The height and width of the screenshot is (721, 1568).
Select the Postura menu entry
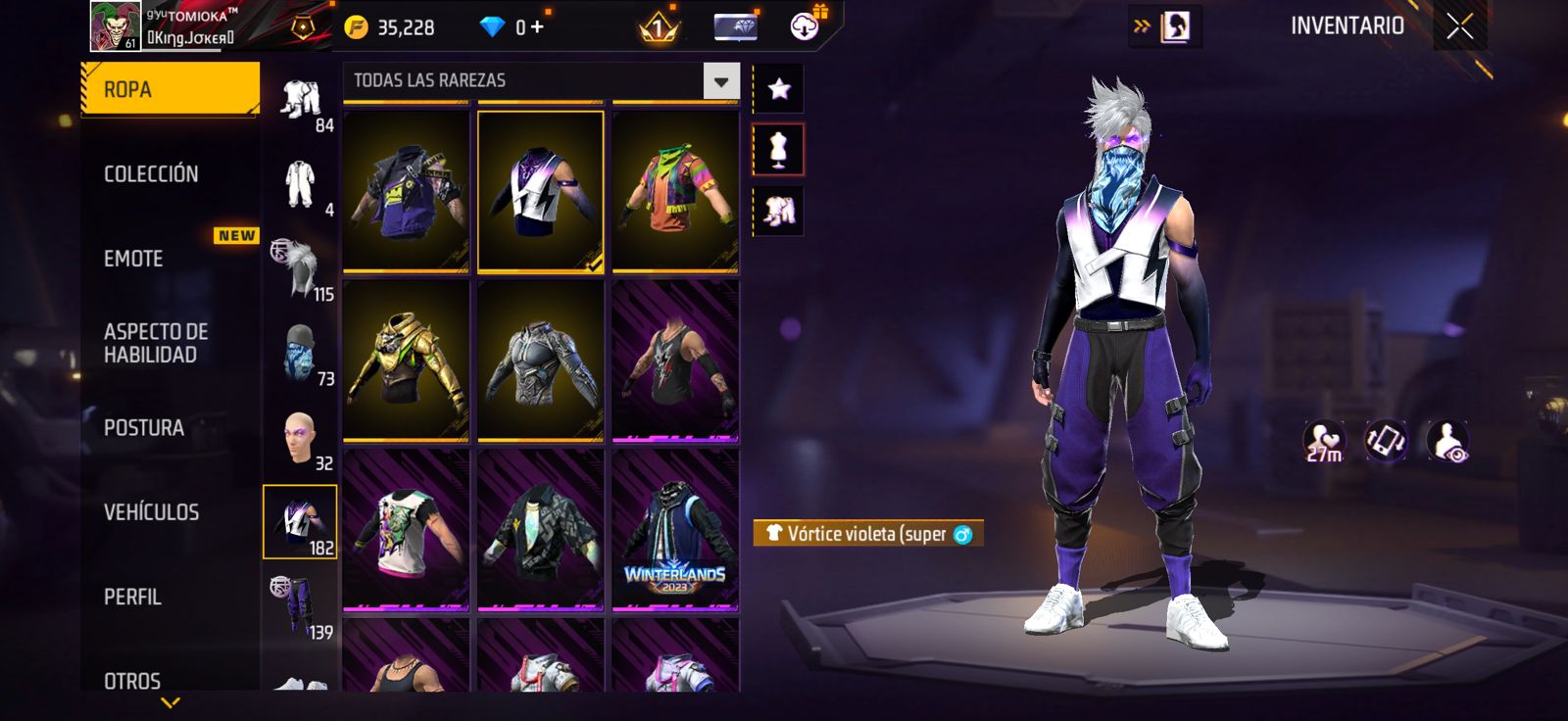(144, 428)
